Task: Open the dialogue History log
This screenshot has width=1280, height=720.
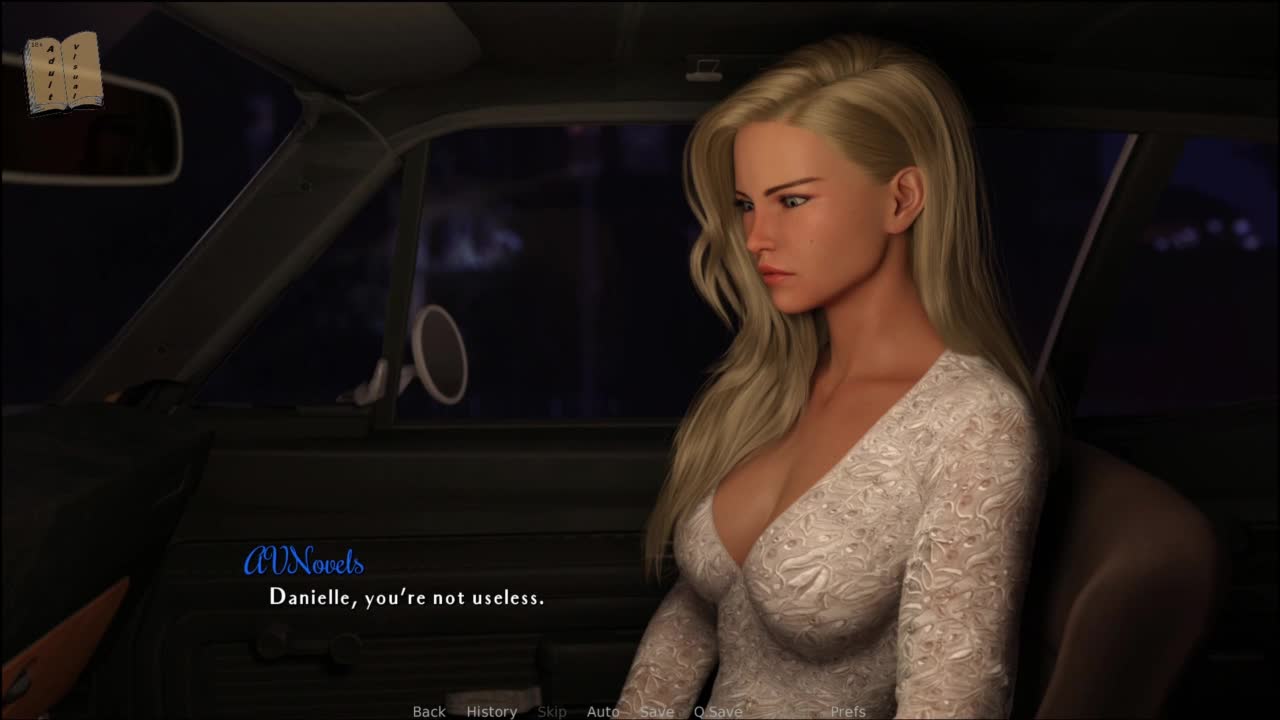Action: [491, 711]
